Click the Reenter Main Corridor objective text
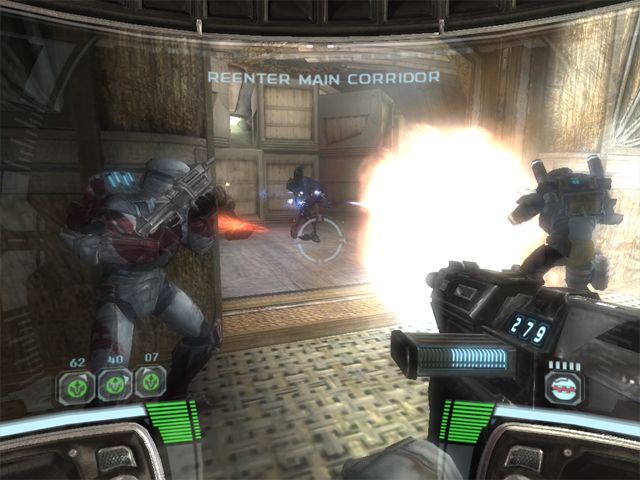640x480 pixels. tap(323, 76)
